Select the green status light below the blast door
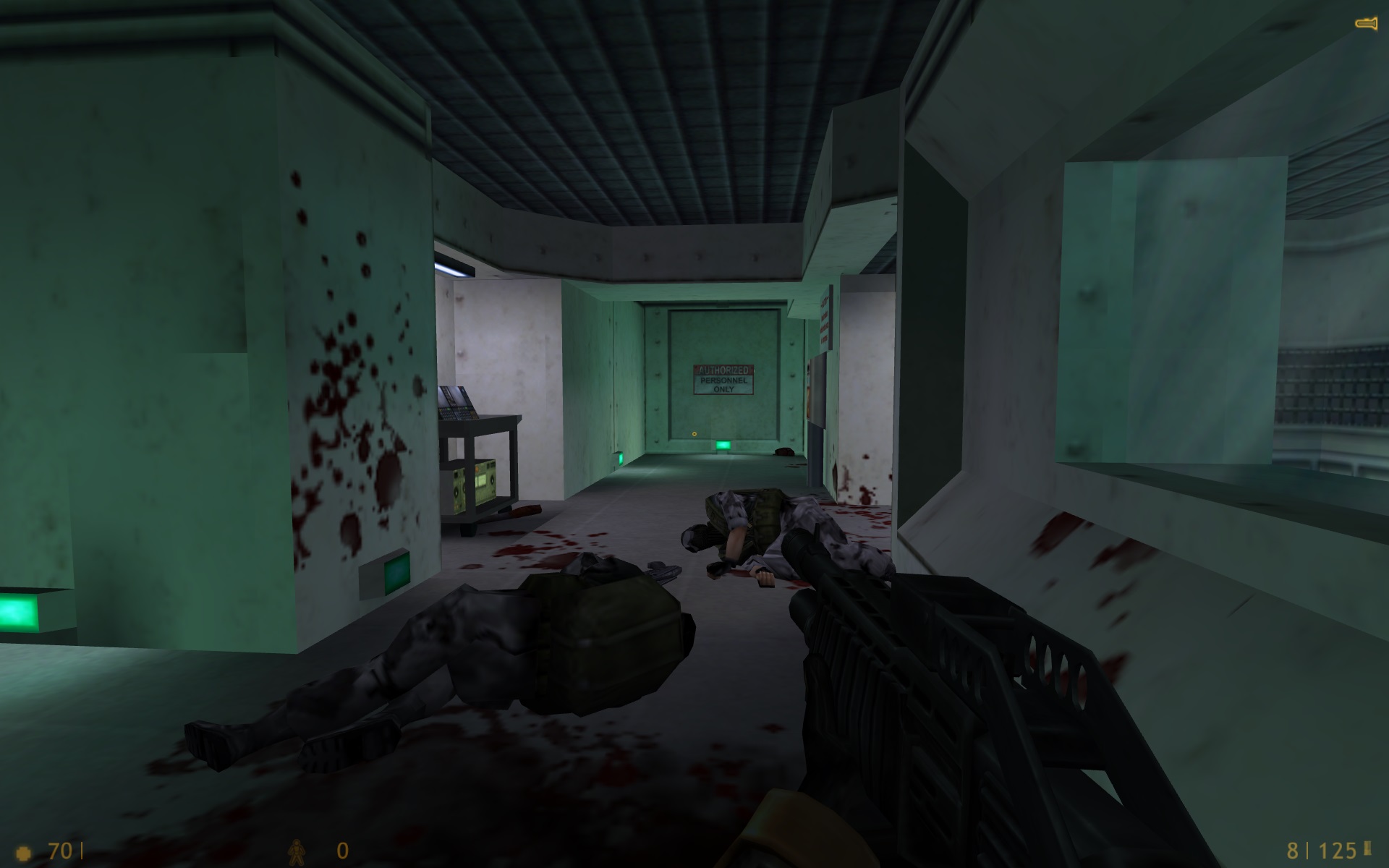The width and height of the screenshot is (1389, 868). pyautogui.click(x=723, y=447)
